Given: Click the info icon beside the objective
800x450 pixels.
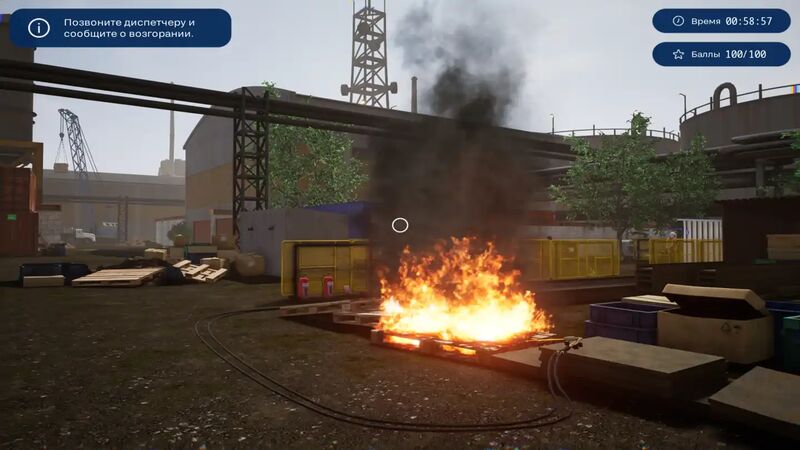Looking at the screenshot, I should (x=39, y=28).
